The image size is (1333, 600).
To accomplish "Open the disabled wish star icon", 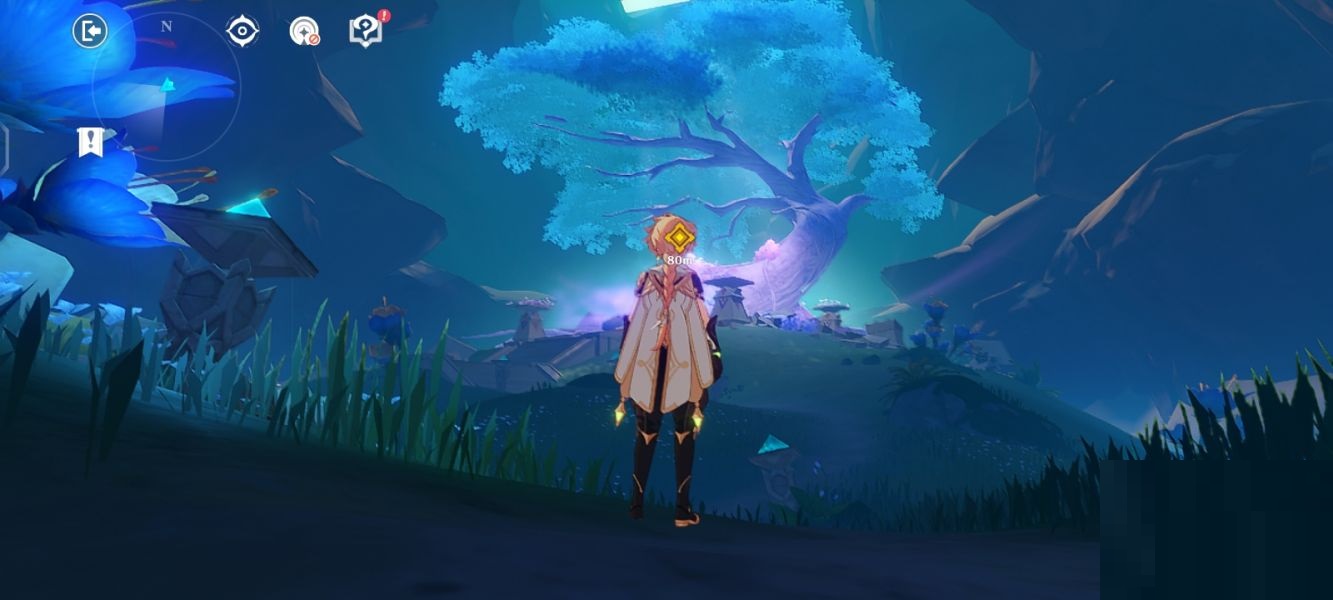I will pyautogui.click(x=304, y=31).
